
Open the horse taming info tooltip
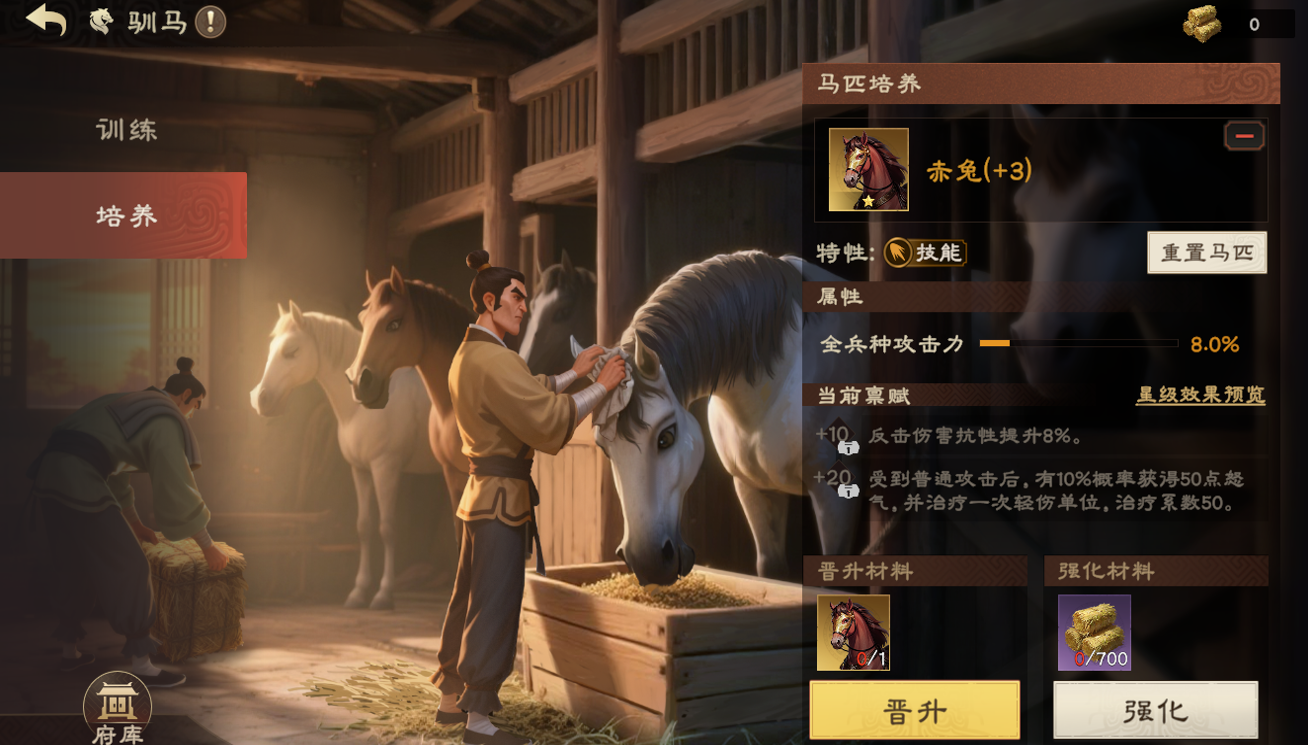coord(210,21)
